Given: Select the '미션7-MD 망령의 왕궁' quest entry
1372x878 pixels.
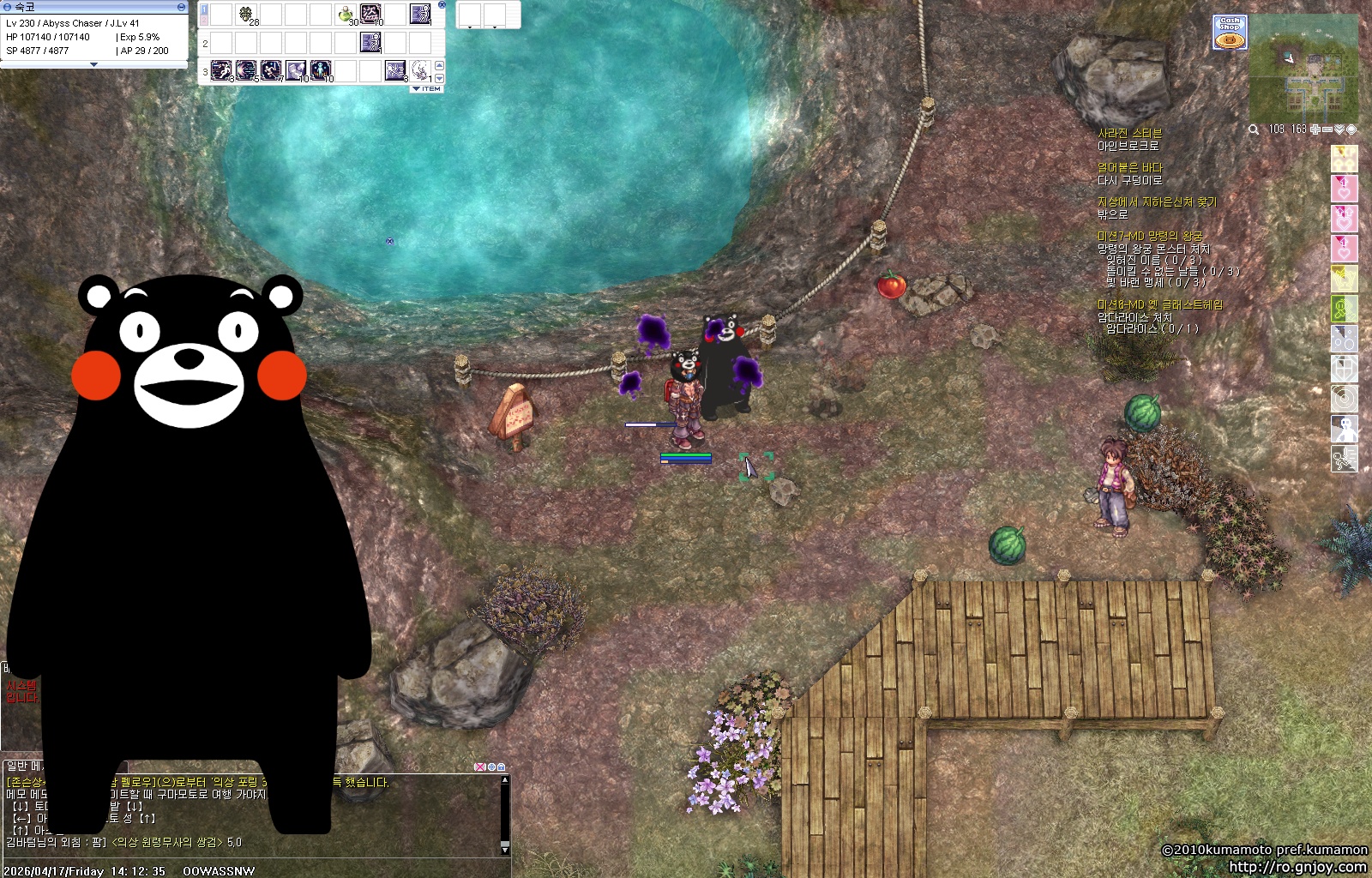Looking at the screenshot, I should (1149, 236).
